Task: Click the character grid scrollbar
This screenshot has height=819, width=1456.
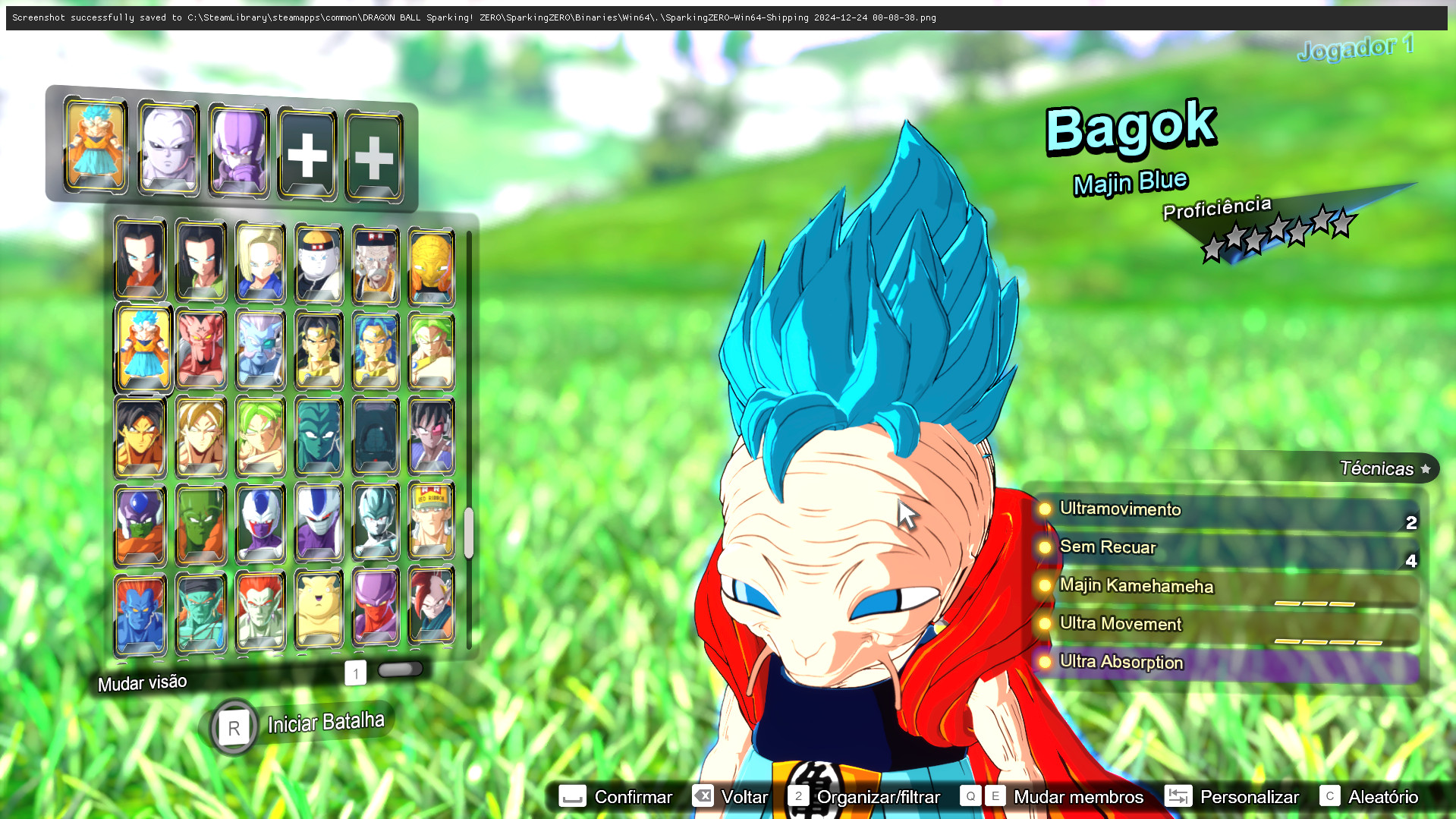Action: click(x=470, y=531)
